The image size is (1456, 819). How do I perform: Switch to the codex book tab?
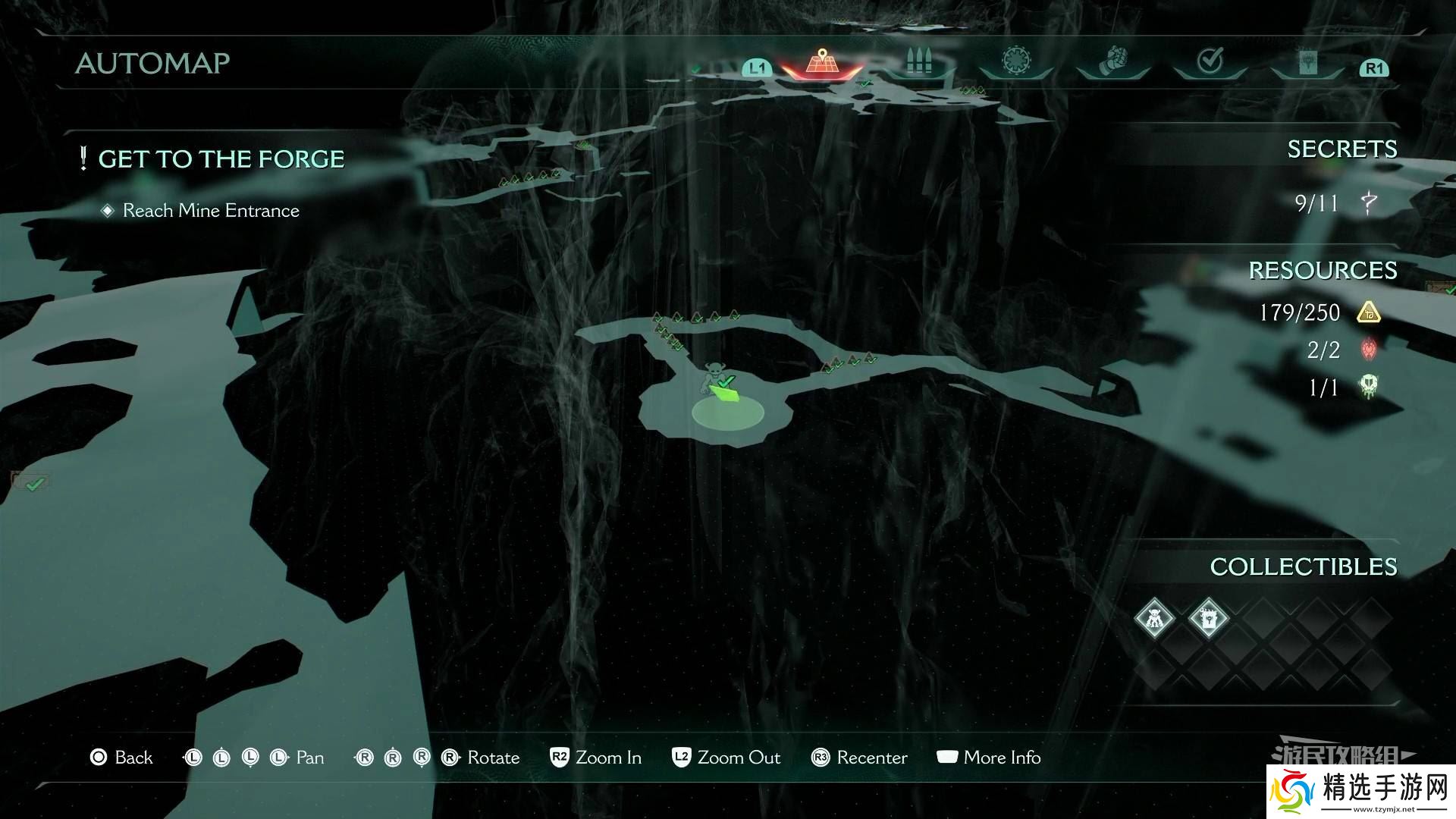coord(1307,64)
